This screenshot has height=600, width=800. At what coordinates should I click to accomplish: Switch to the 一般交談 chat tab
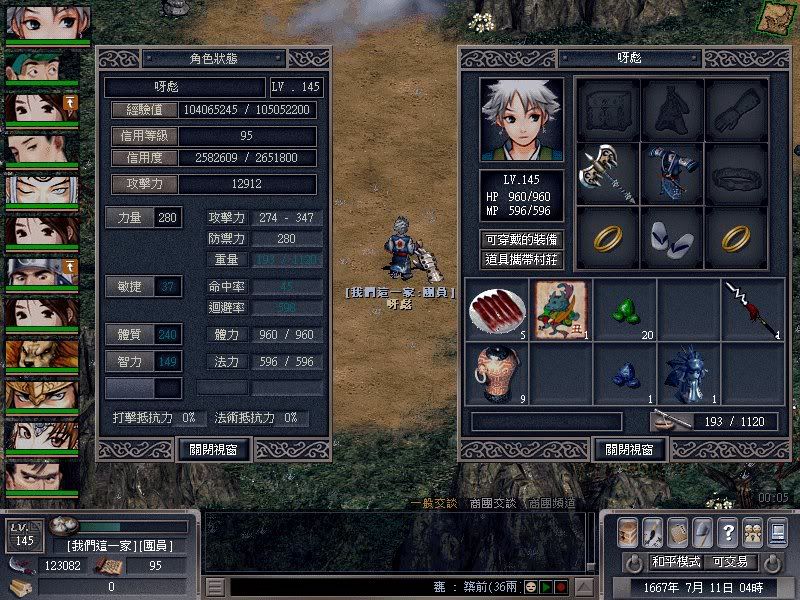437,503
